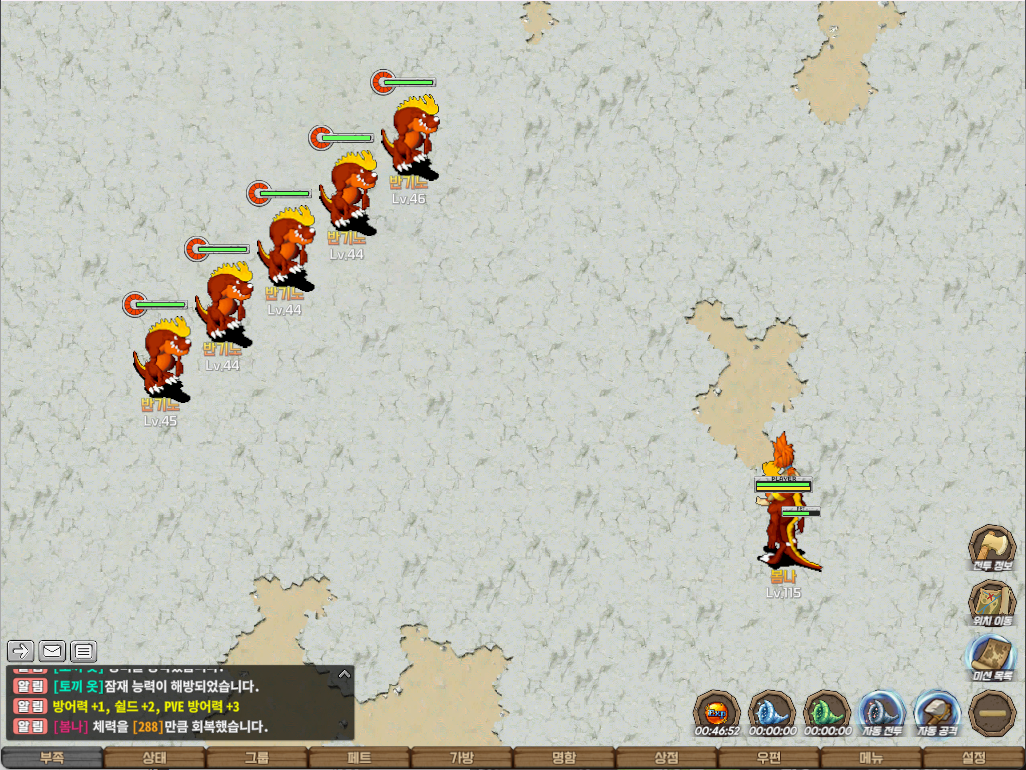The width and height of the screenshot is (1026, 770).
Task: Toggle 자동 공격 auto attack hammer icon
Action: (x=937, y=712)
